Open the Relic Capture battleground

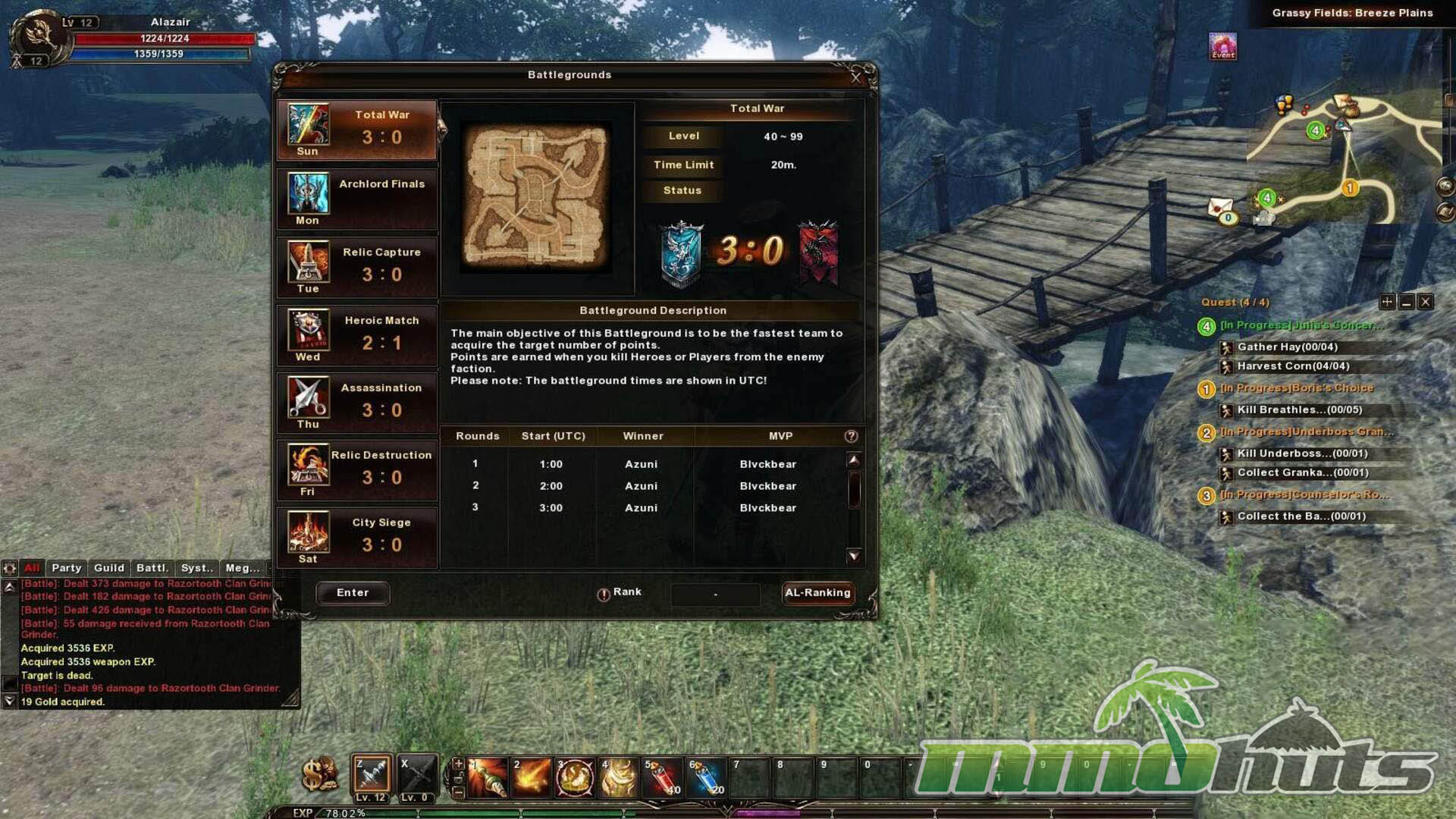[357, 266]
